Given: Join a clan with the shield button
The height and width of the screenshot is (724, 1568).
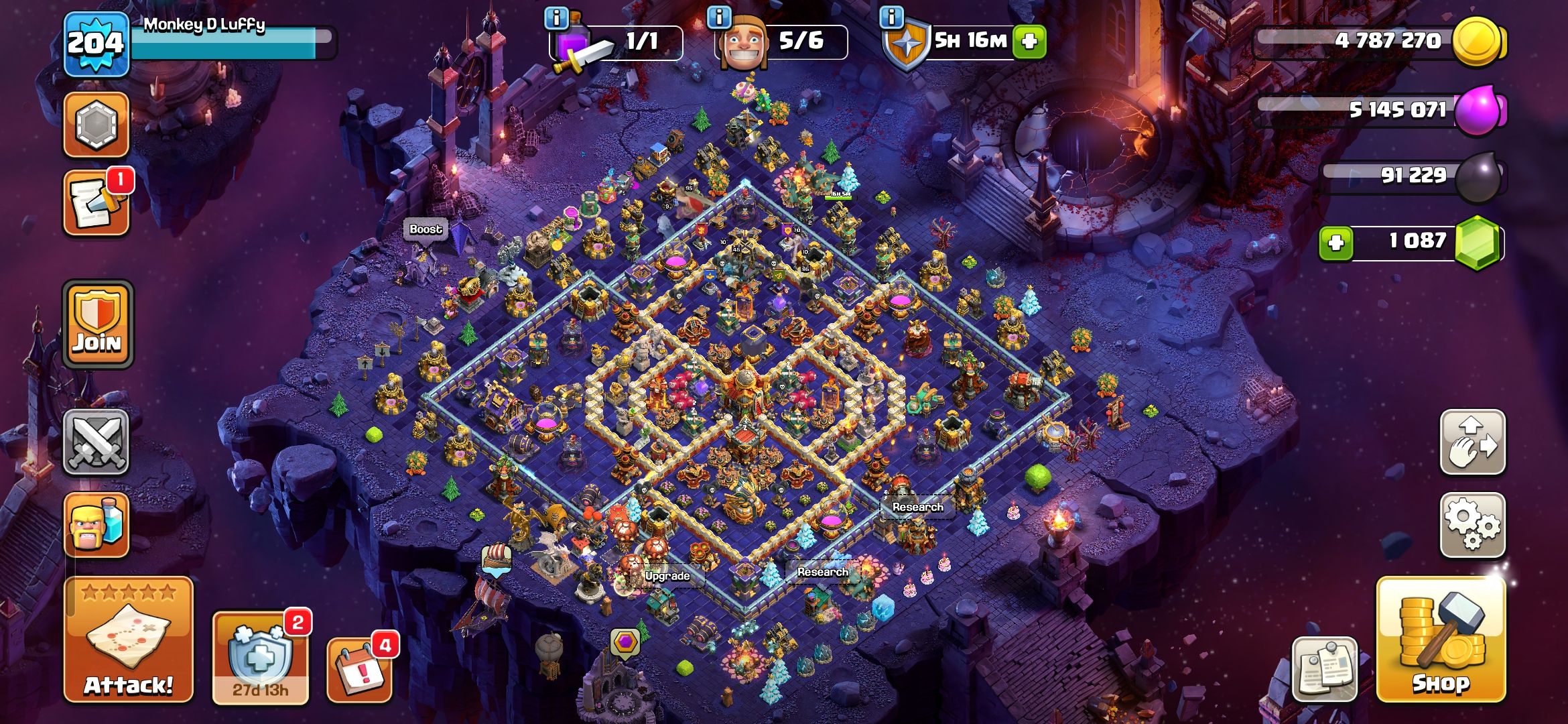Looking at the screenshot, I should point(97,324).
